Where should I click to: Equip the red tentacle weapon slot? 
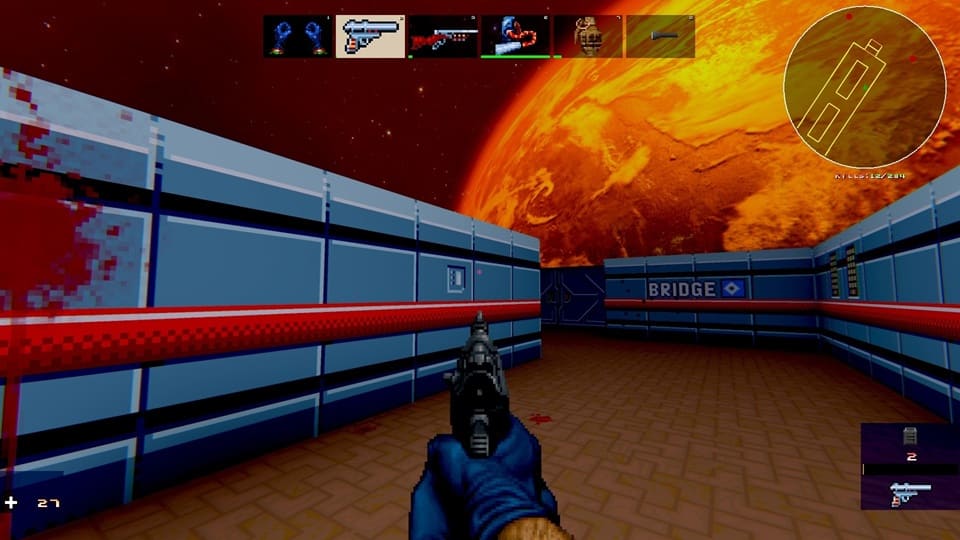coord(515,36)
